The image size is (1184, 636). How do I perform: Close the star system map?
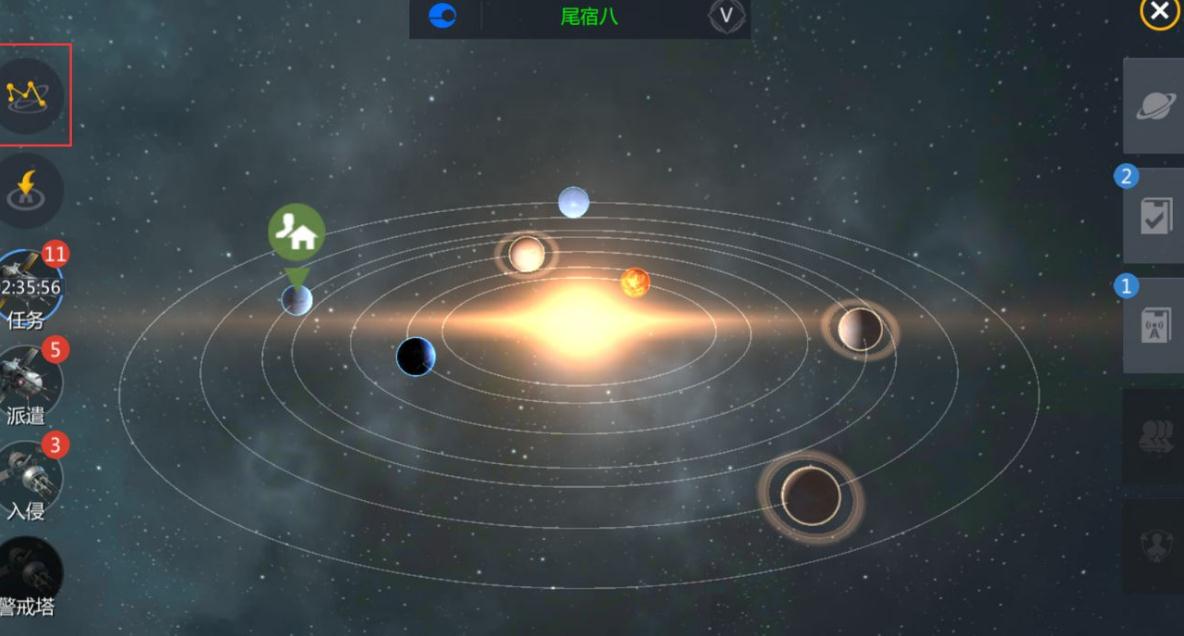(x=1159, y=12)
